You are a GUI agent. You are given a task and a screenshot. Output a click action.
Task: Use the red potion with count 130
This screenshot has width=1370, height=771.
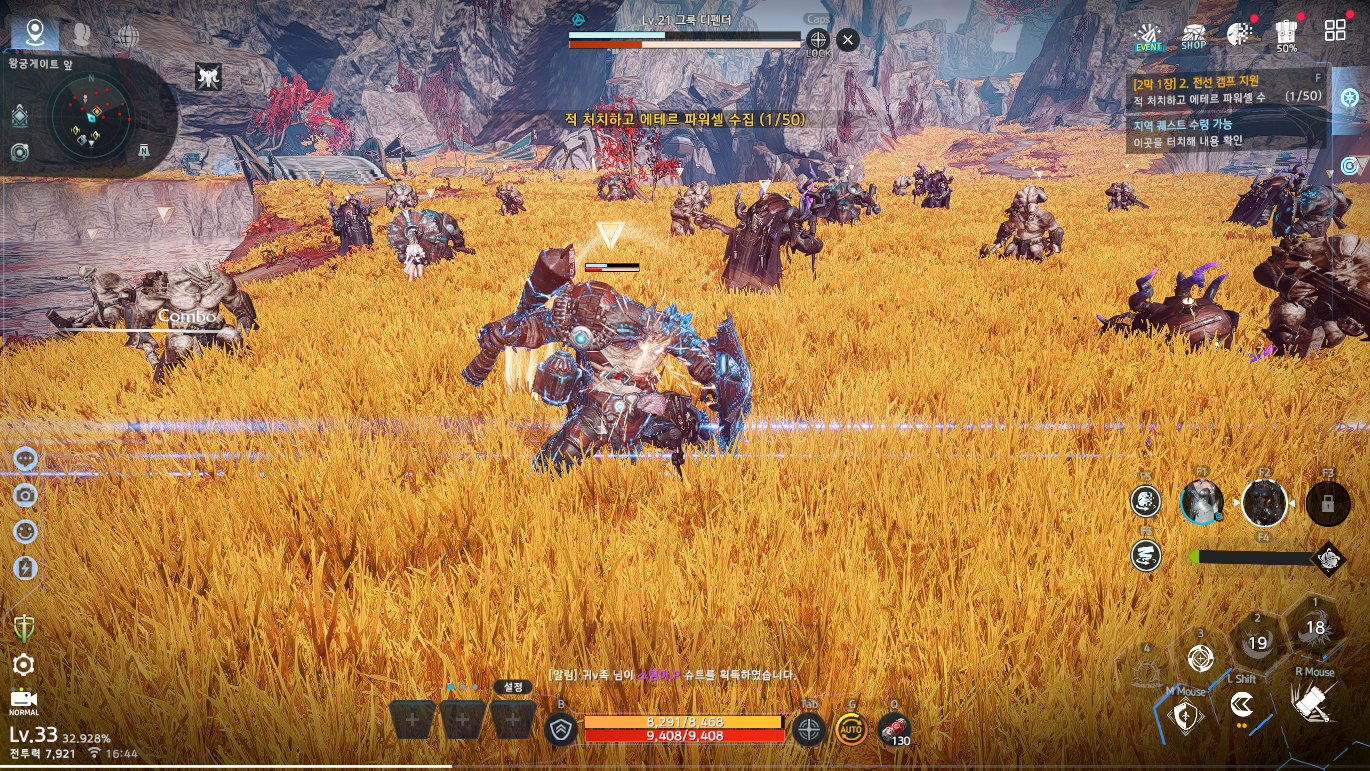(x=893, y=728)
